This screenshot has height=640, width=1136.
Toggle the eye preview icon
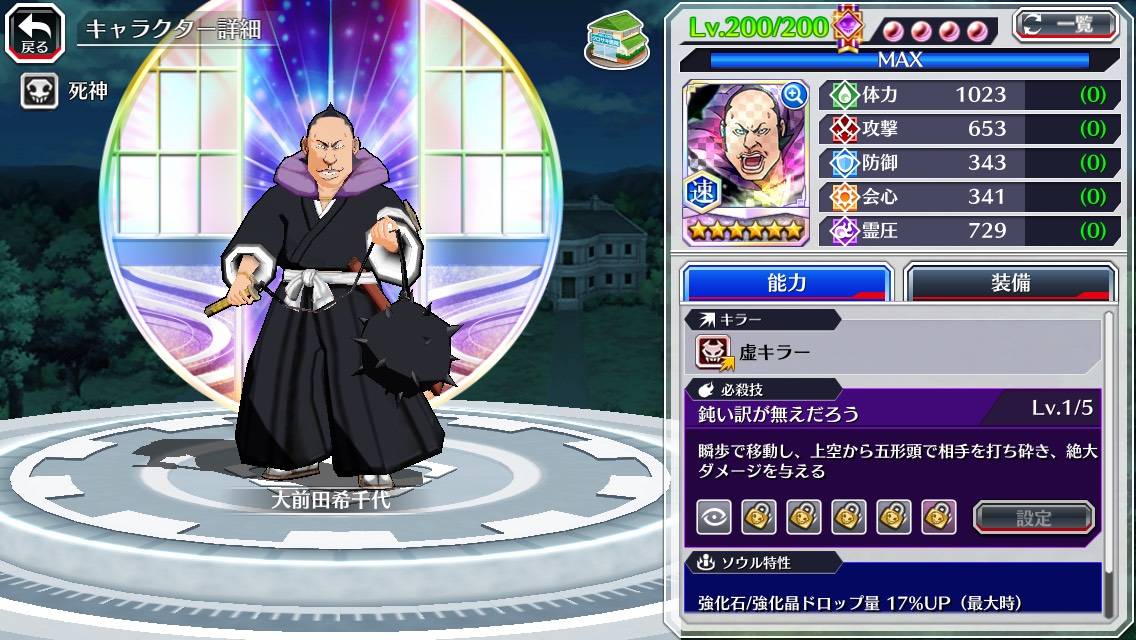point(714,517)
